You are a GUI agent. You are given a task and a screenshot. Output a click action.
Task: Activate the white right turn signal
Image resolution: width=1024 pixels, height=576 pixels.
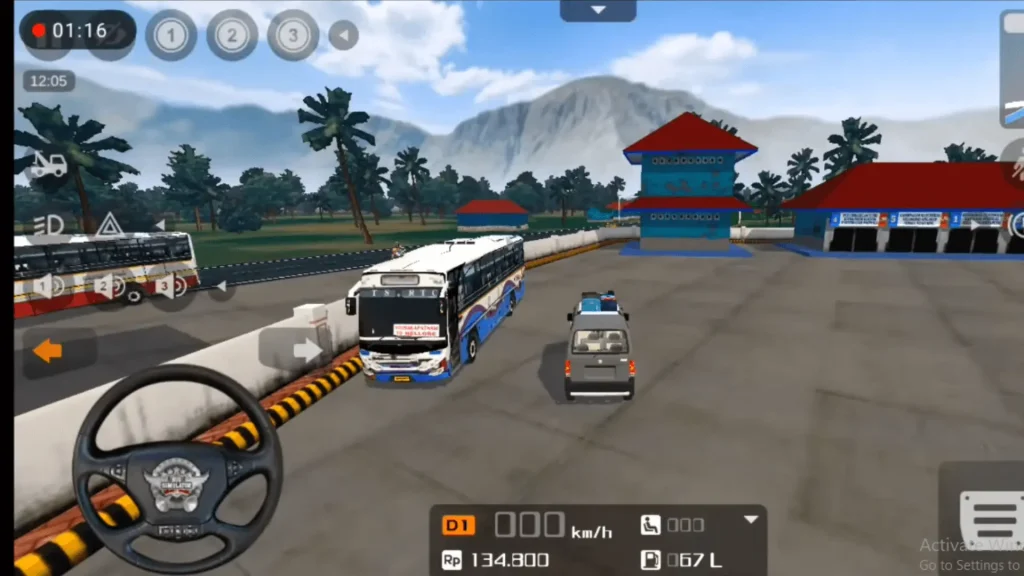click(x=305, y=350)
